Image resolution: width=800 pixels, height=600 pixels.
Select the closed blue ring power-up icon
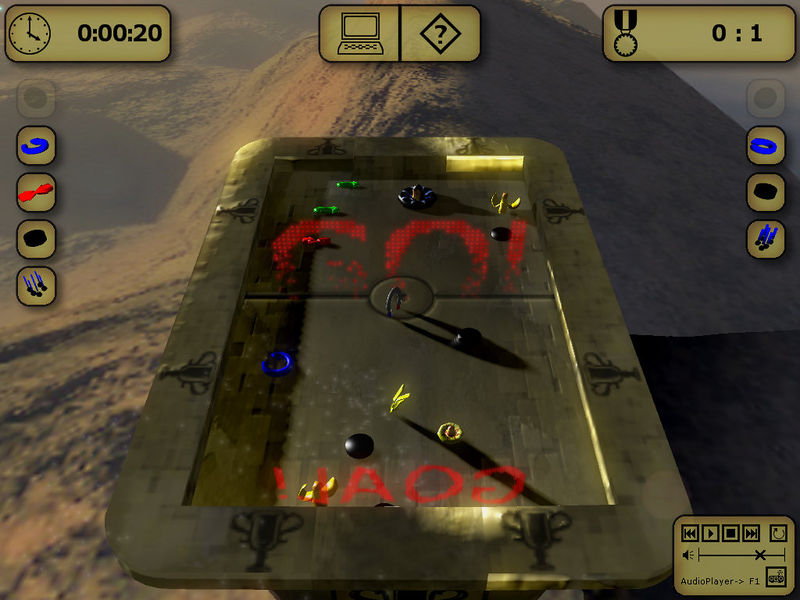[x=765, y=146]
